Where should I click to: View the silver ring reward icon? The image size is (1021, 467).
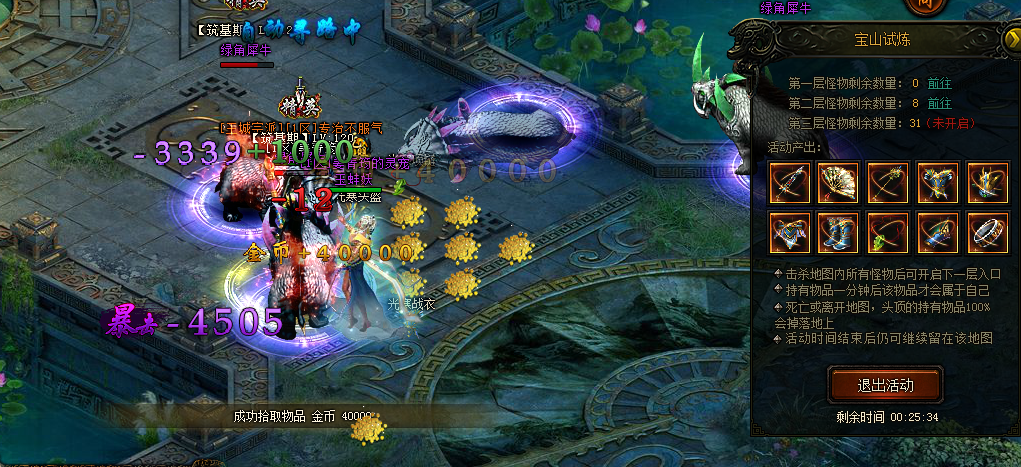pyautogui.click(x=987, y=232)
